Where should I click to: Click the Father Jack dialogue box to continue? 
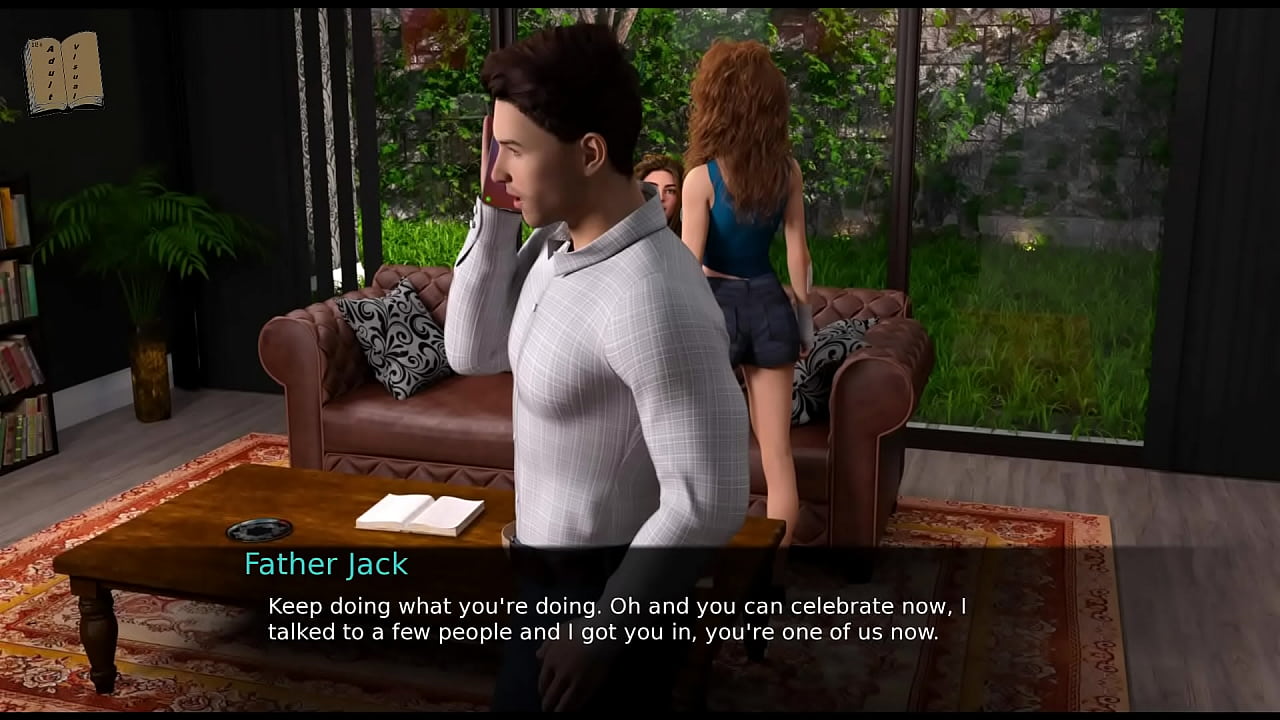pyautogui.click(x=616, y=620)
